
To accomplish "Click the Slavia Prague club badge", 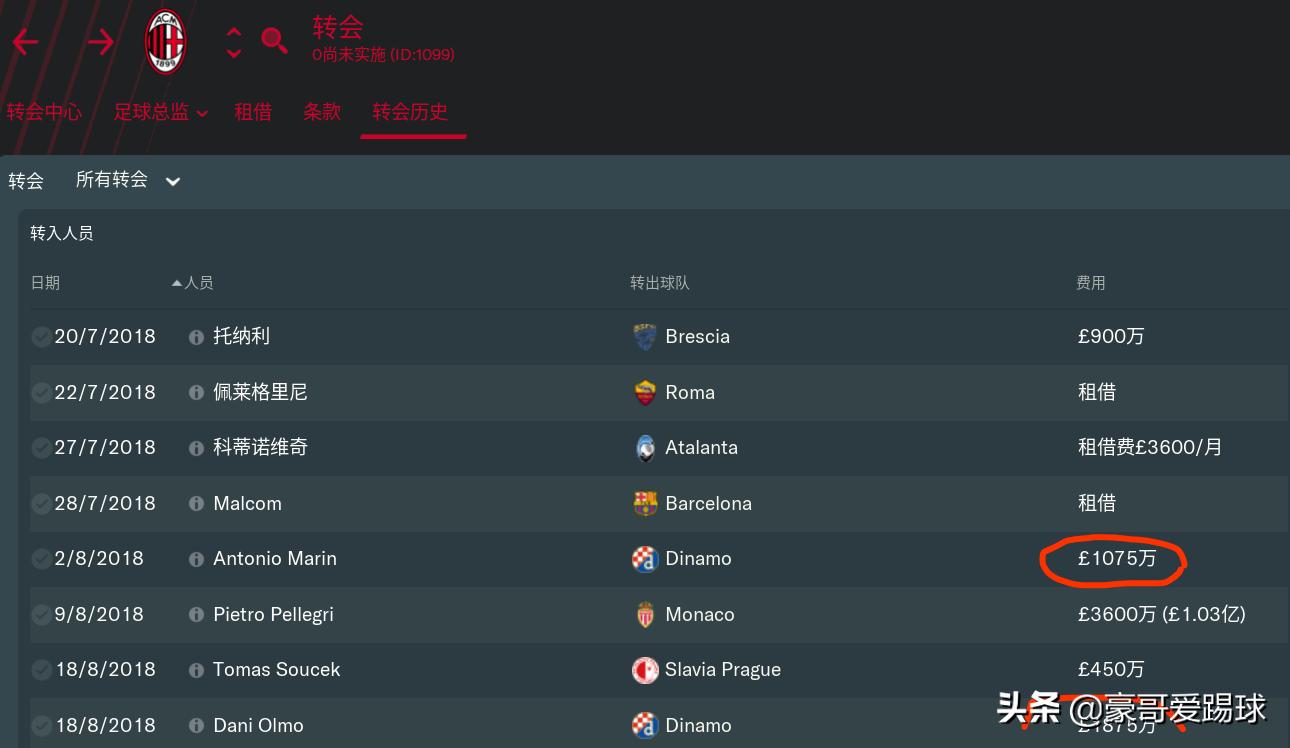I will [645, 670].
